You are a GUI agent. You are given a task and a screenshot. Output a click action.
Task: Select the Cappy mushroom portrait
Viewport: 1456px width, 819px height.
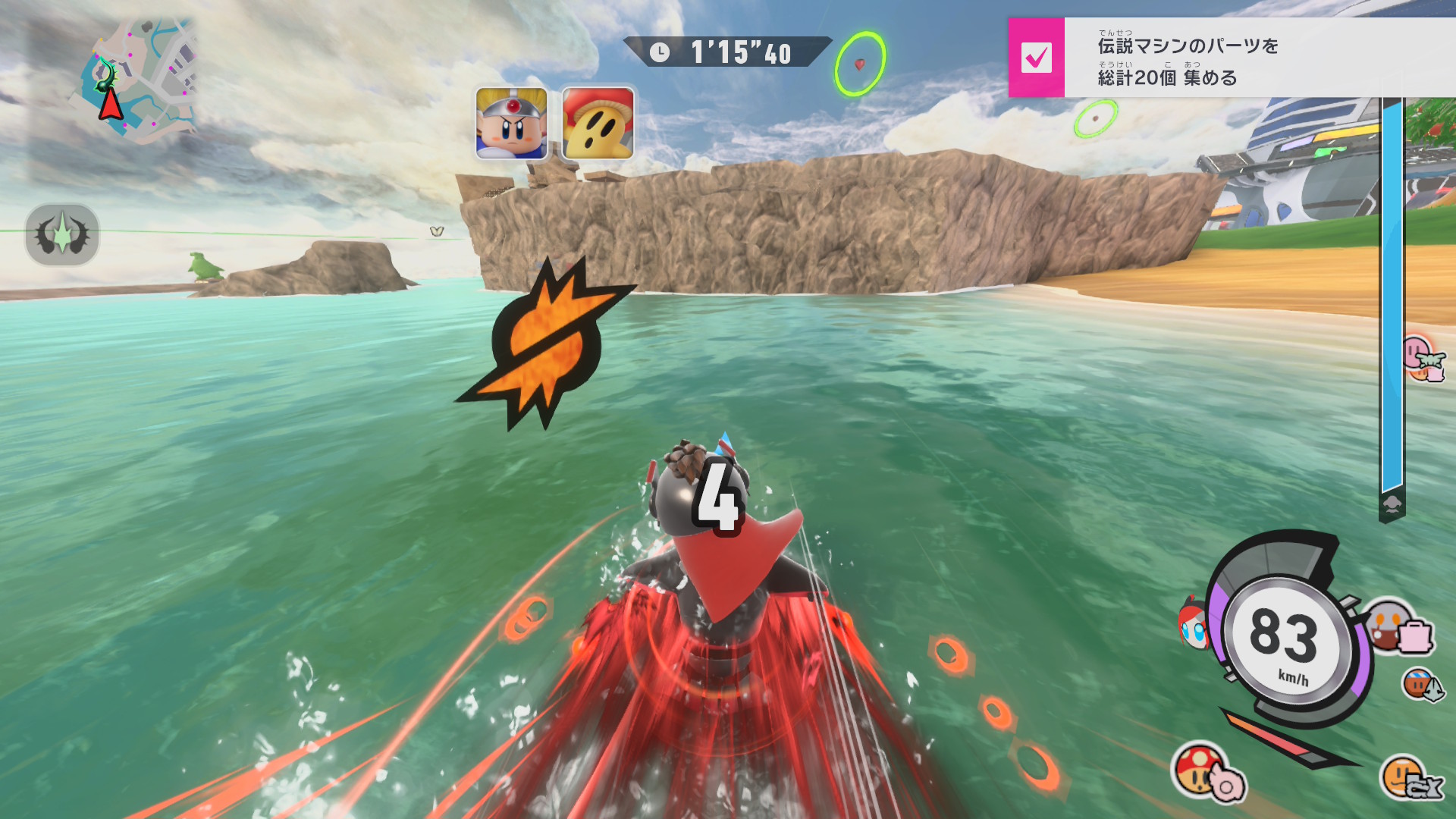[598, 124]
